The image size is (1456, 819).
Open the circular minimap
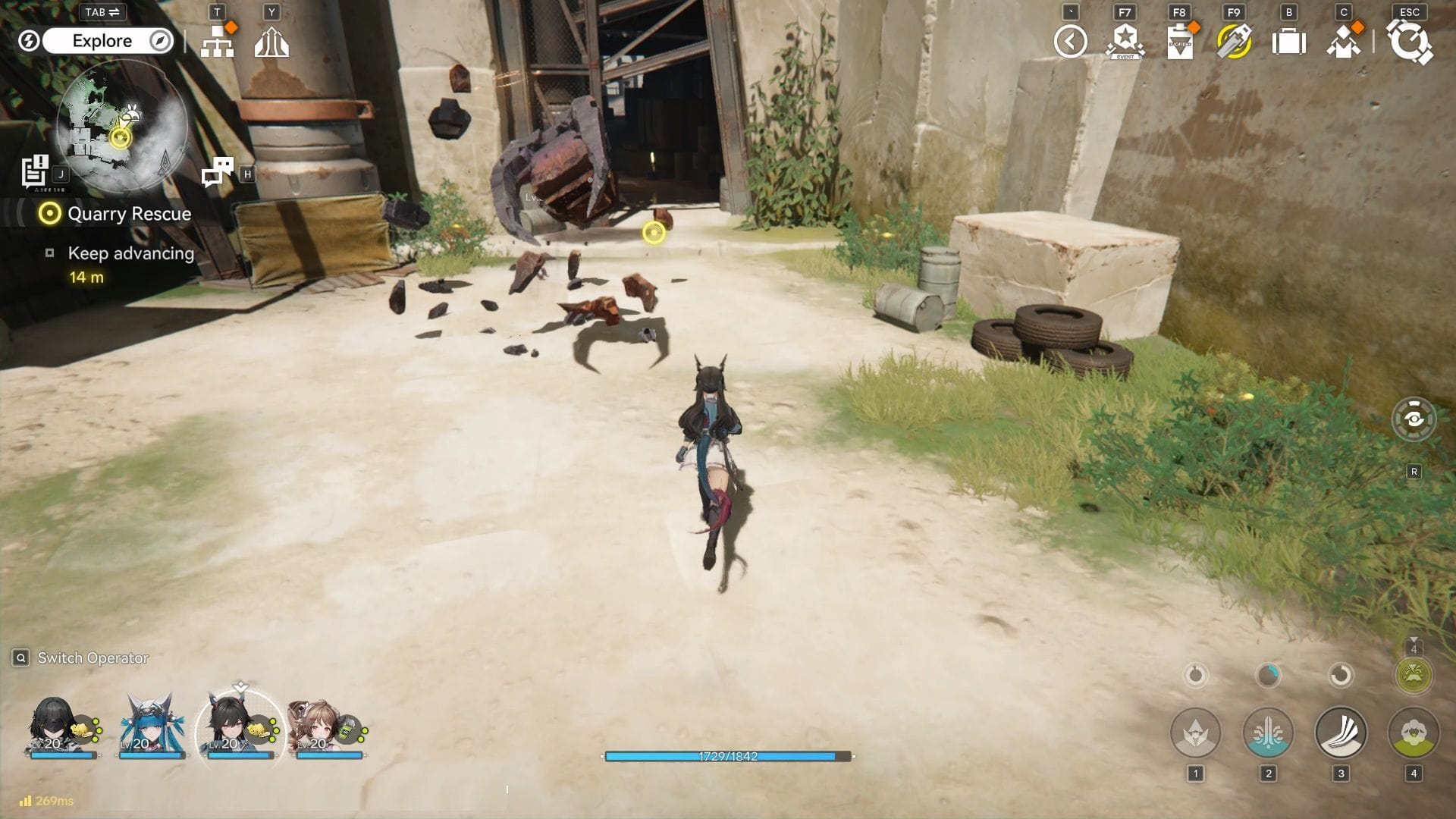click(121, 125)
